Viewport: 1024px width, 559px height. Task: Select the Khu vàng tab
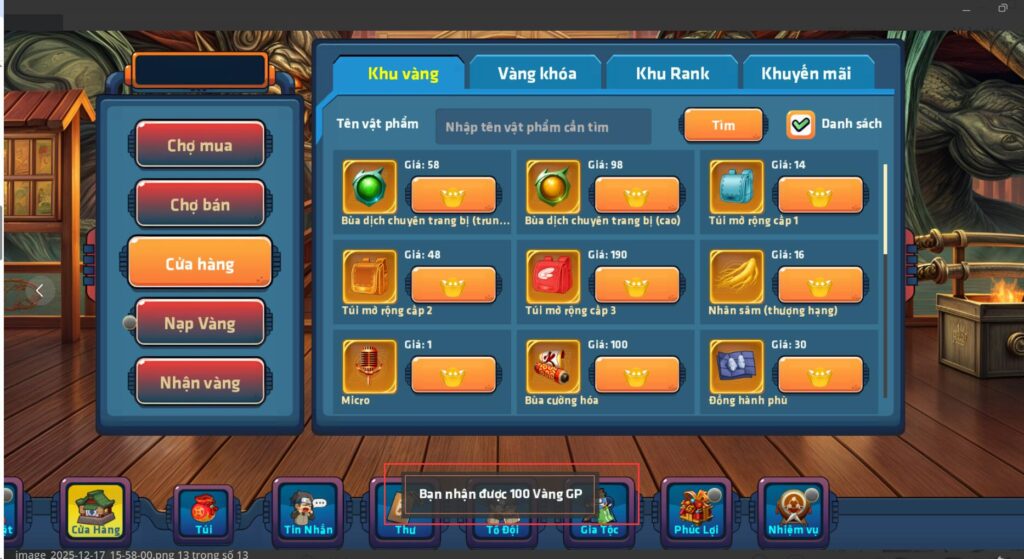398,74
